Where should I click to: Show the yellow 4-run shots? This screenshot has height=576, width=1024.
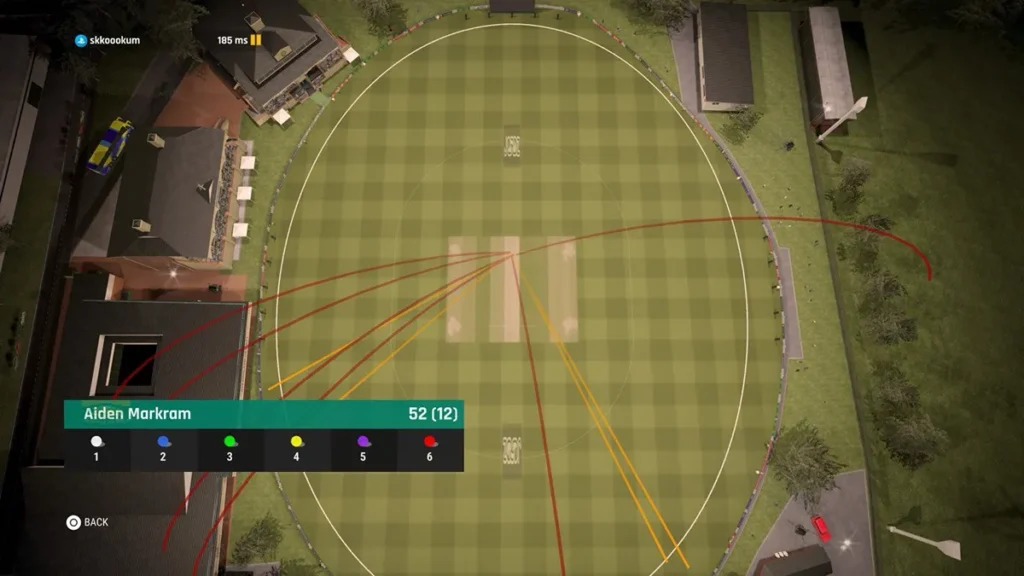[x=296, y=448]
